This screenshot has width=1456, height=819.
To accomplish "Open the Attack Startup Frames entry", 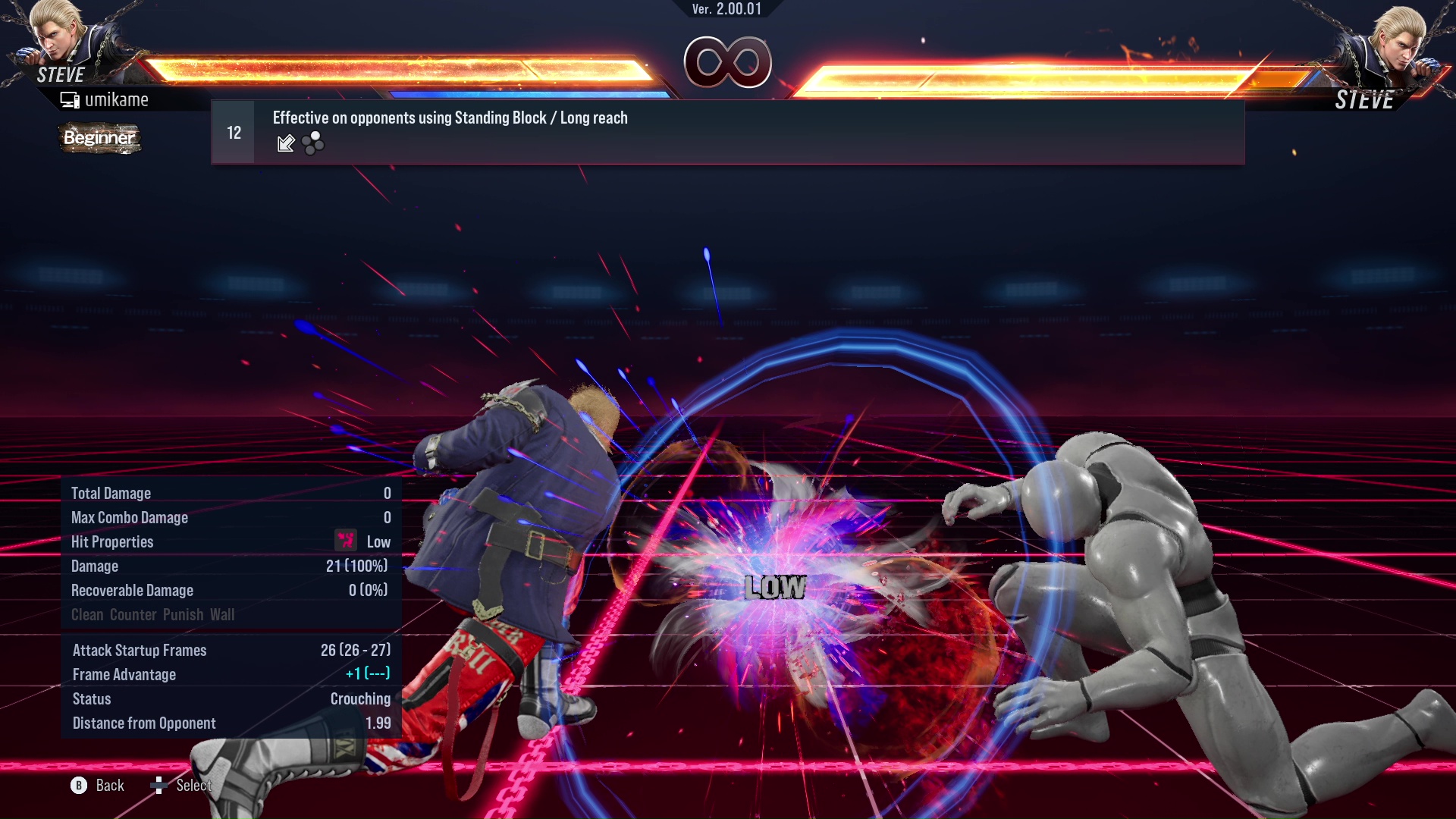I will tap(140, 650).
